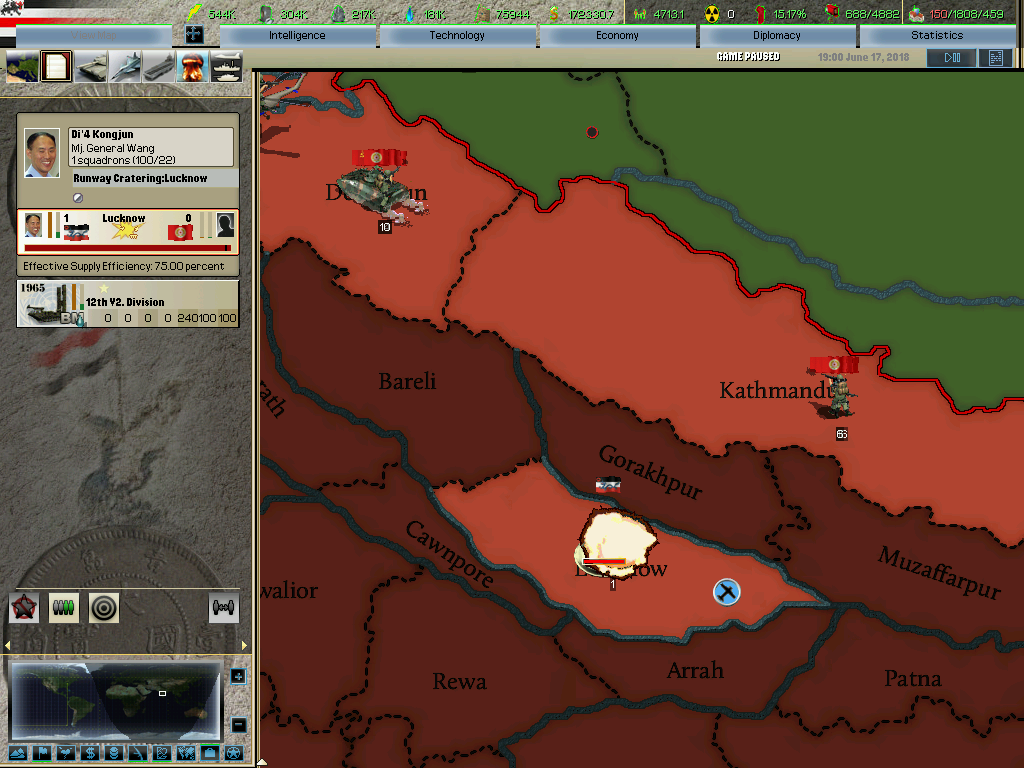This screenshot has height=768, width=1024.
Task: Open the Intelligence department tab
Action: (297, 36)
